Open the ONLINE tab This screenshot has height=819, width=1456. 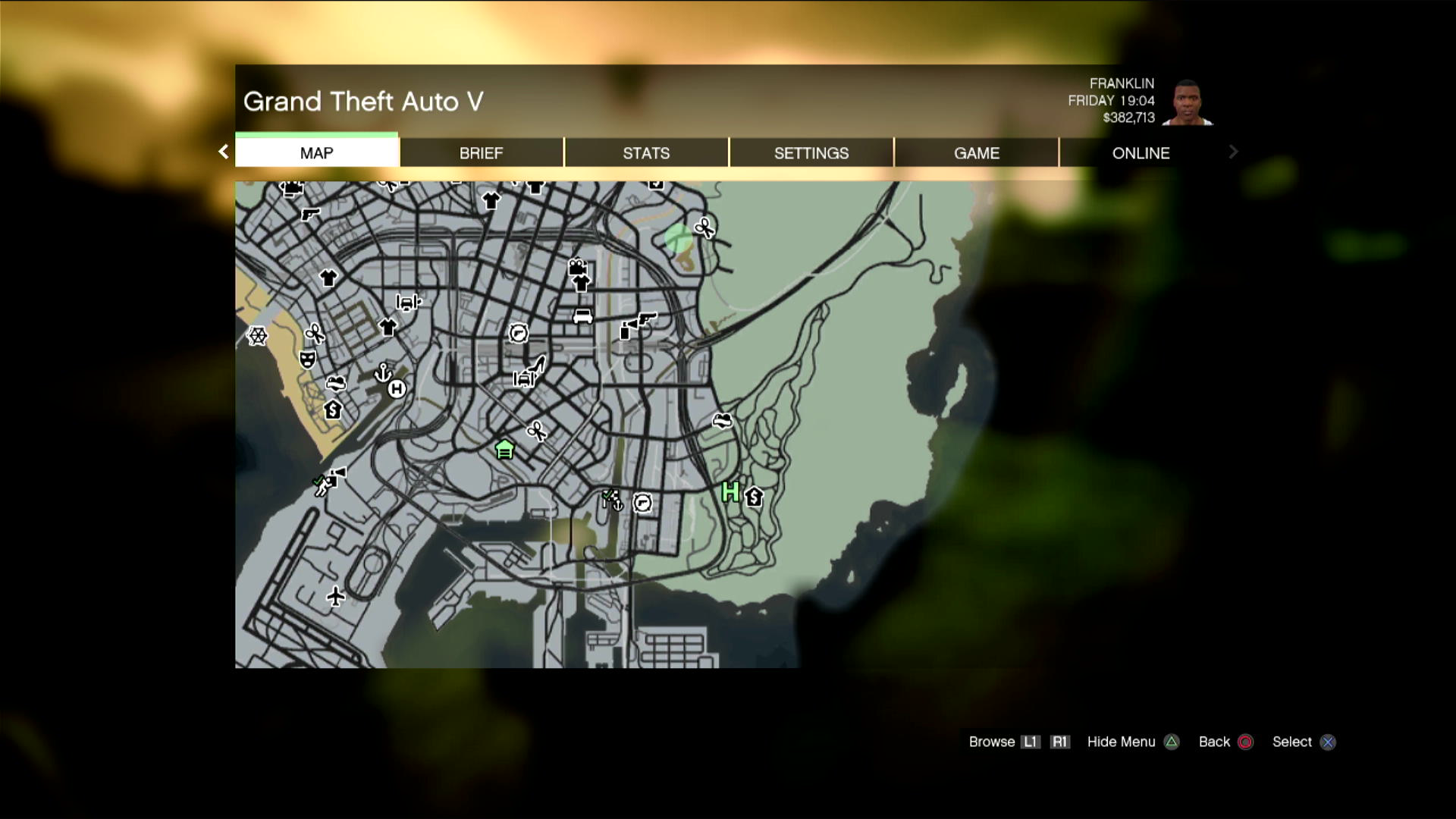point(1141,152)
